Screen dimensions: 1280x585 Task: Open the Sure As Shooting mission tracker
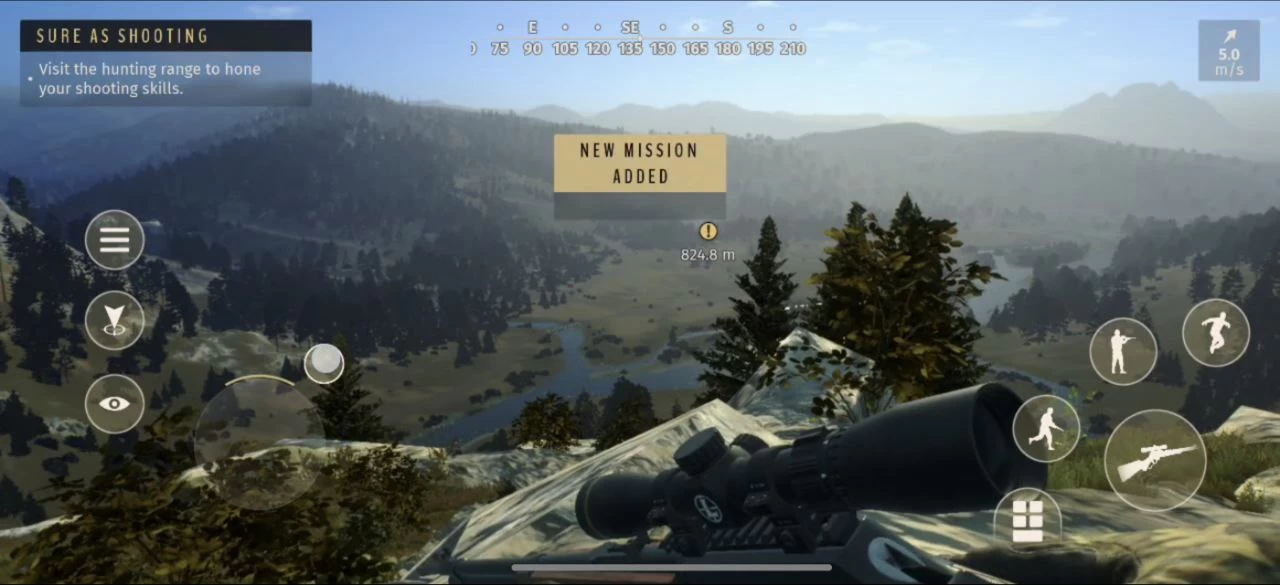pos(166,63)
